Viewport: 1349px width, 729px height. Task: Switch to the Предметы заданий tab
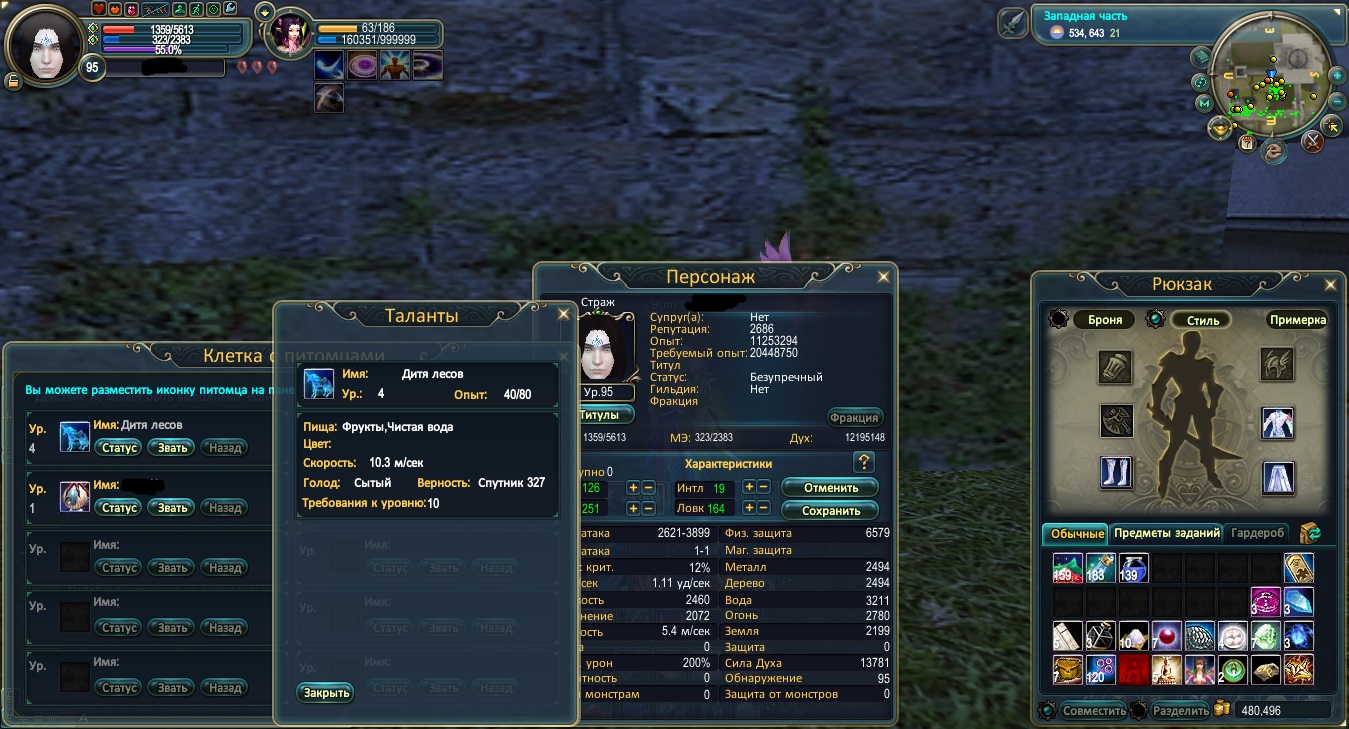click(1166, 533)
